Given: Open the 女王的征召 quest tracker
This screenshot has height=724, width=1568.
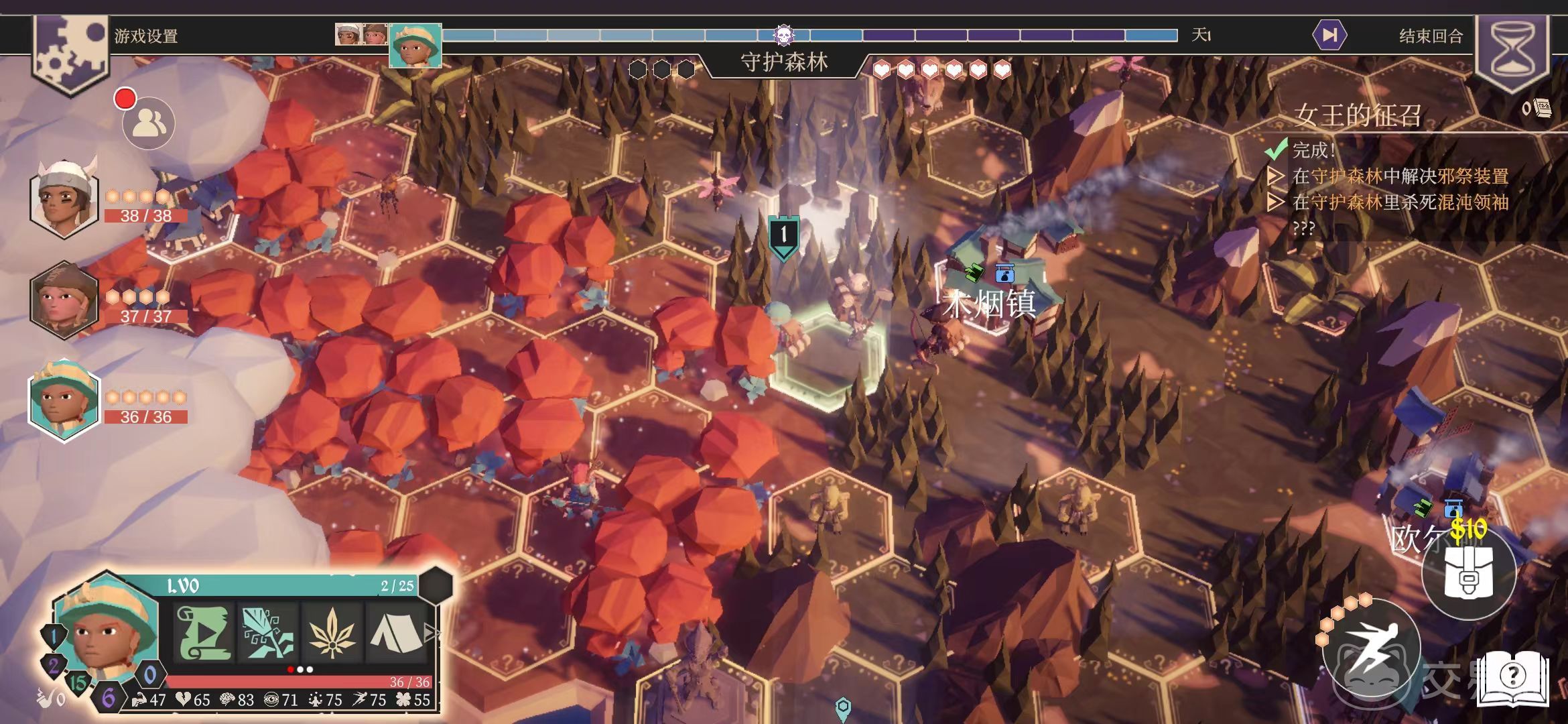Looking at the screenshot, I should 1357,115.
